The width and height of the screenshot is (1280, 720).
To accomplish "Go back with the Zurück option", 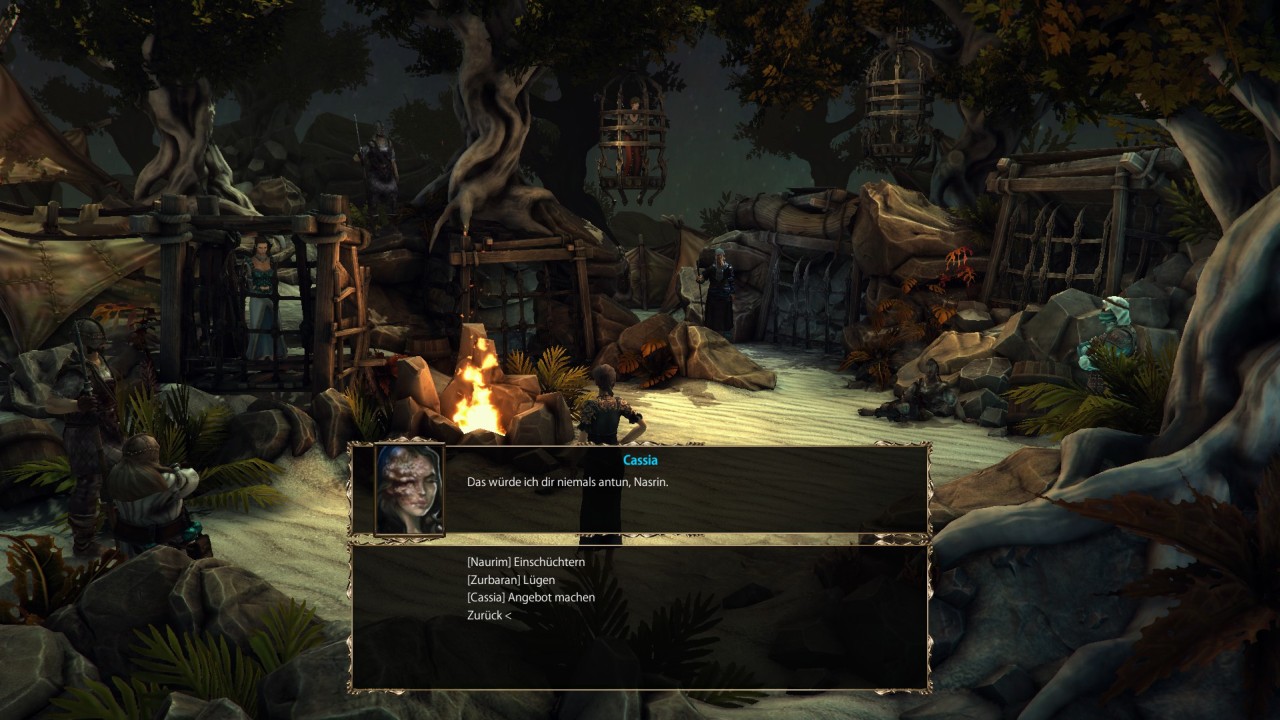I will point(488,616).
